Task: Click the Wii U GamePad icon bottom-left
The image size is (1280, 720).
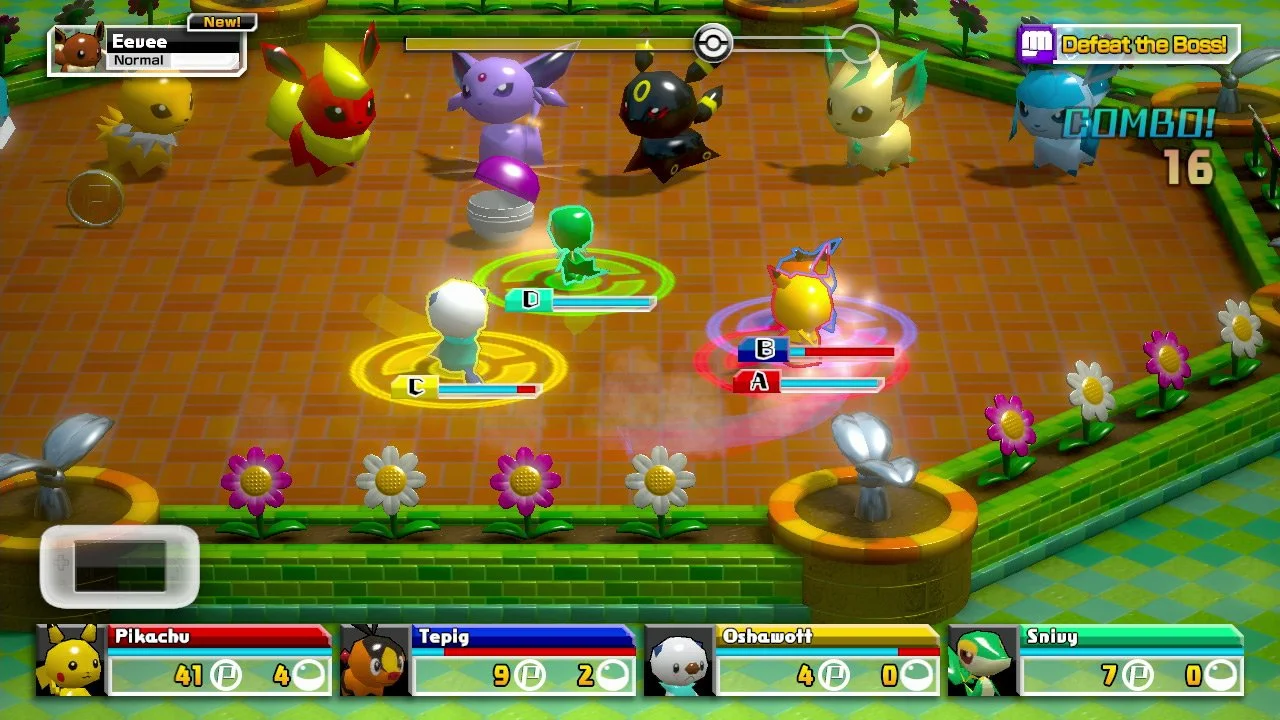Action: 120,563
